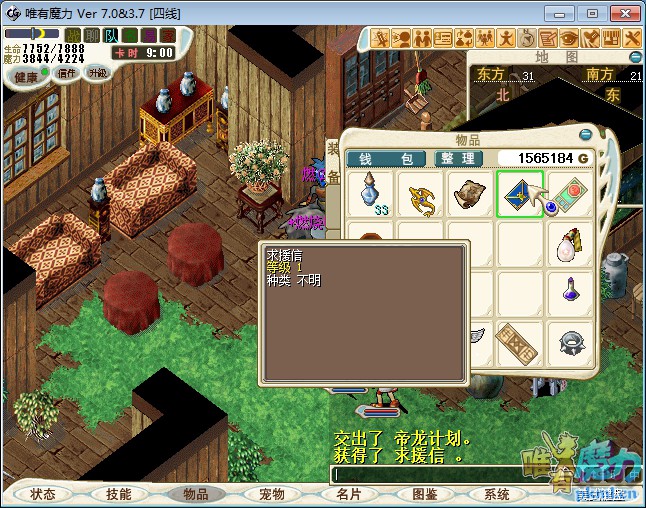Open the 图鉴 album menu

[425, 494]
